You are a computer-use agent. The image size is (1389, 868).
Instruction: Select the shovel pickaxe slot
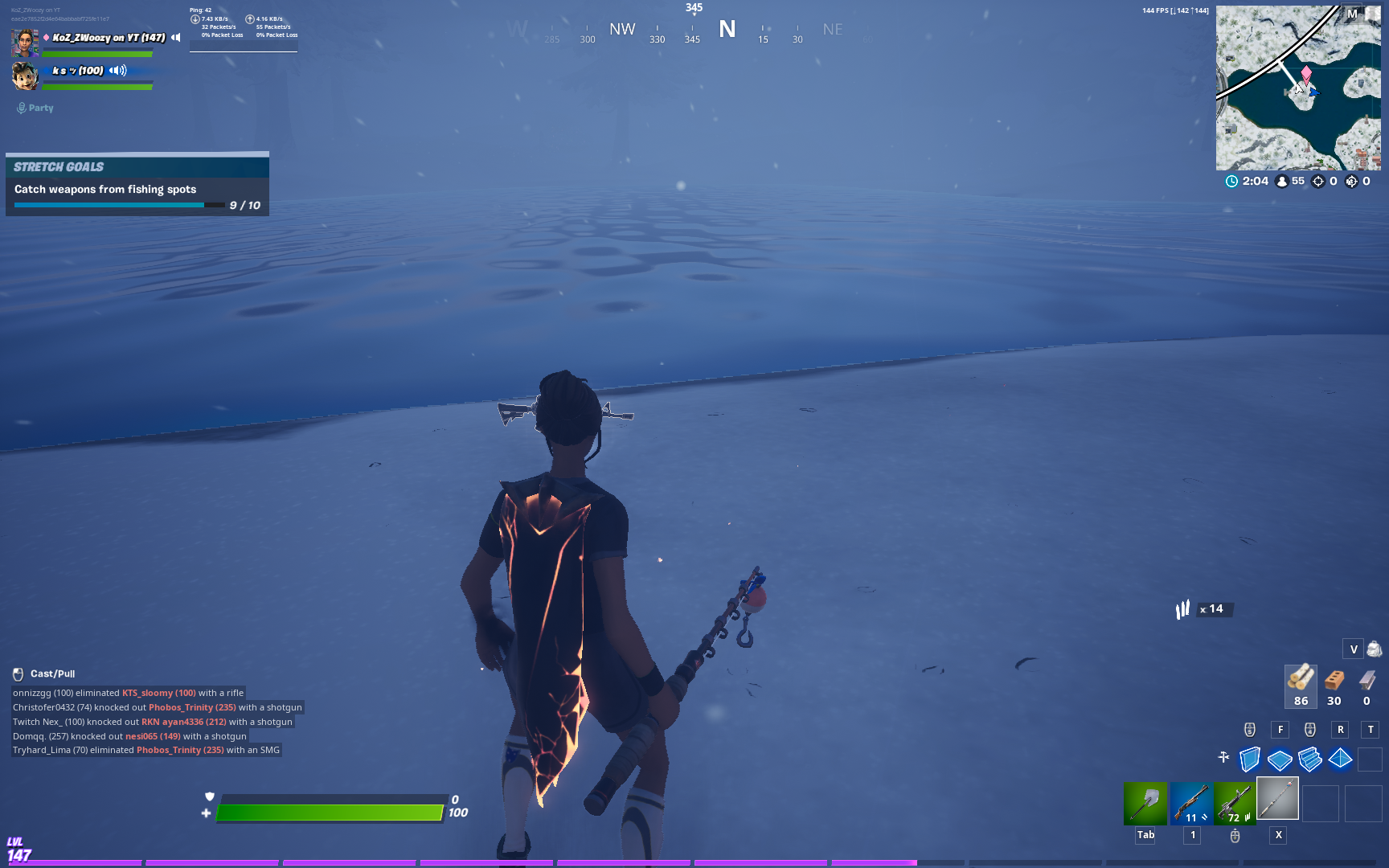[1145, 803]
